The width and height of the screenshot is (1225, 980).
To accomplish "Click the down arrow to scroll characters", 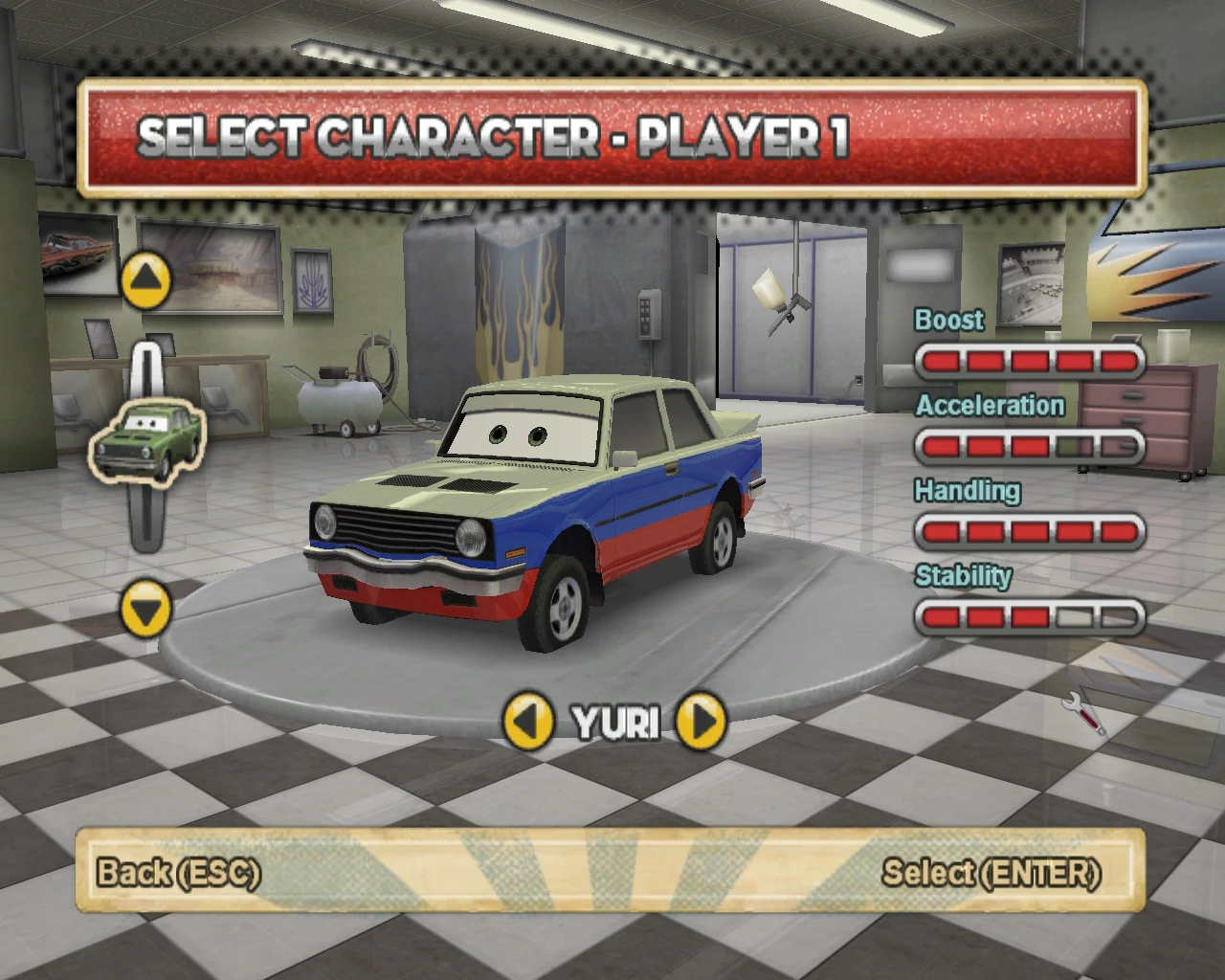I will click(145, 610).
